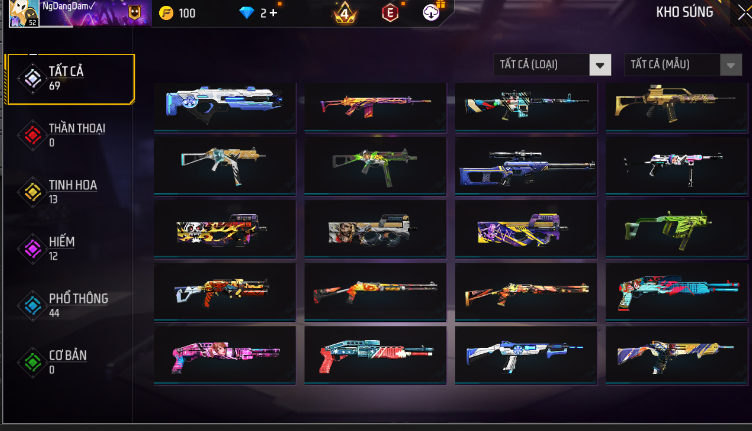Screen dimensions: 752x431
Task: Switch to the Thần Thoại rarity tab
Action: pyautogui.click(x=70, y=134)
